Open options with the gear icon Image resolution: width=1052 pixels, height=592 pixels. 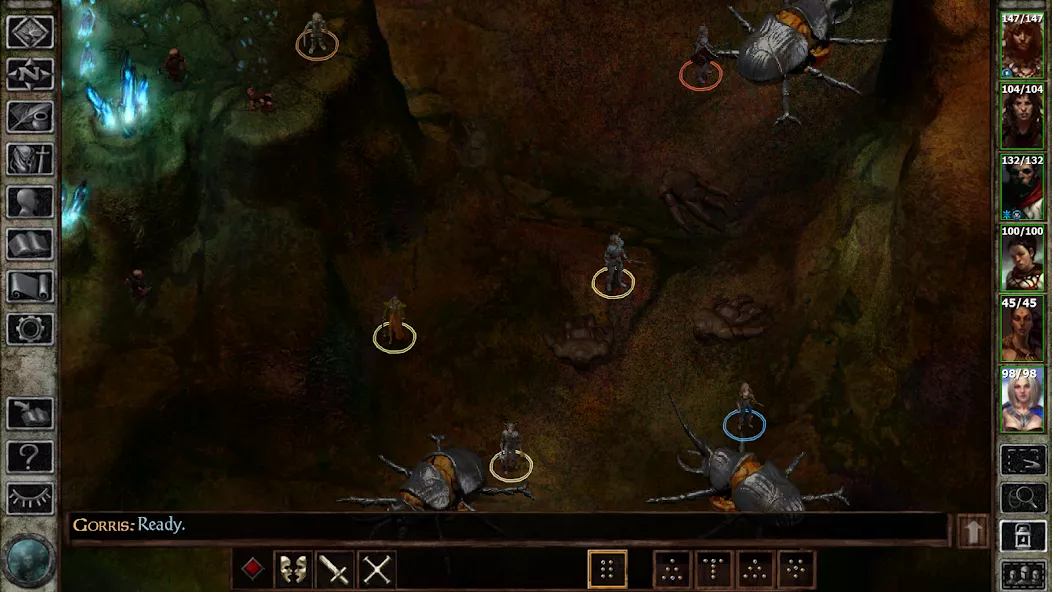coord(30,329)
